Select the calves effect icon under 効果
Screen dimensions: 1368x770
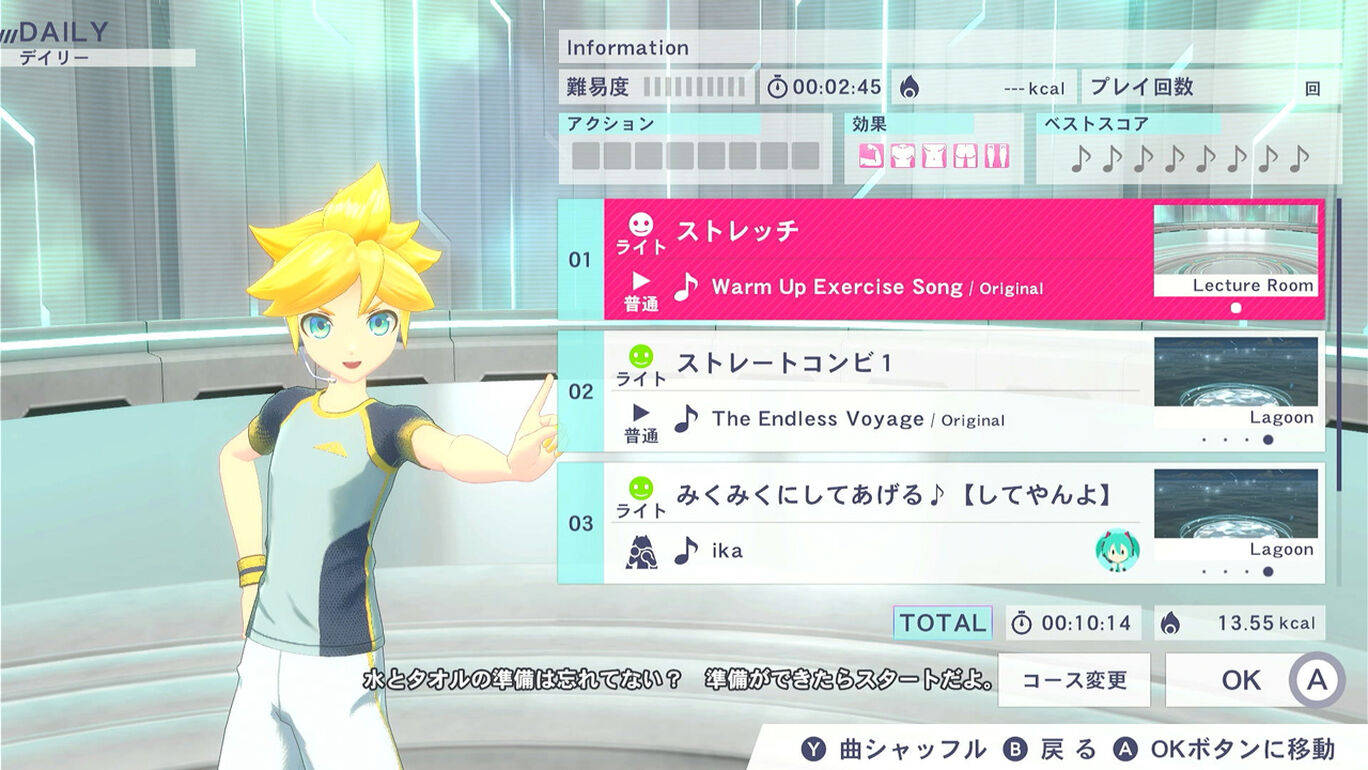996,155
